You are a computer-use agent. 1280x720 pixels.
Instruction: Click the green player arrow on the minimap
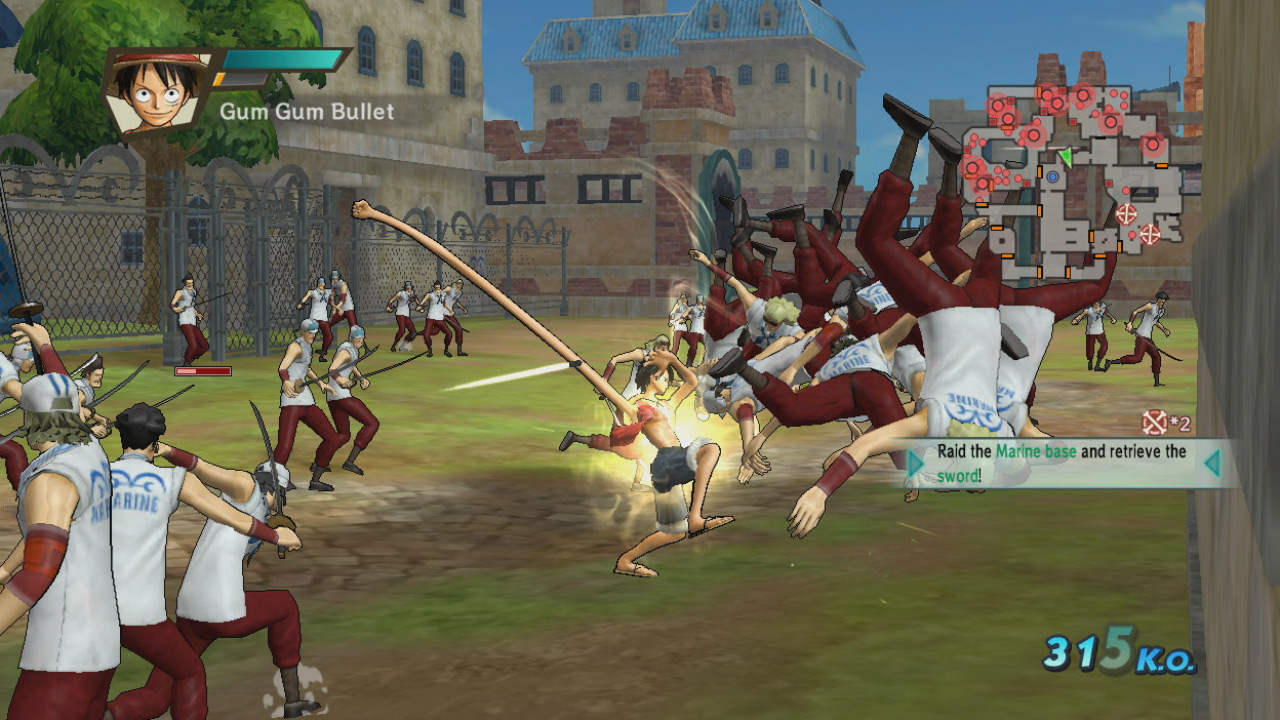point(1067,156)
